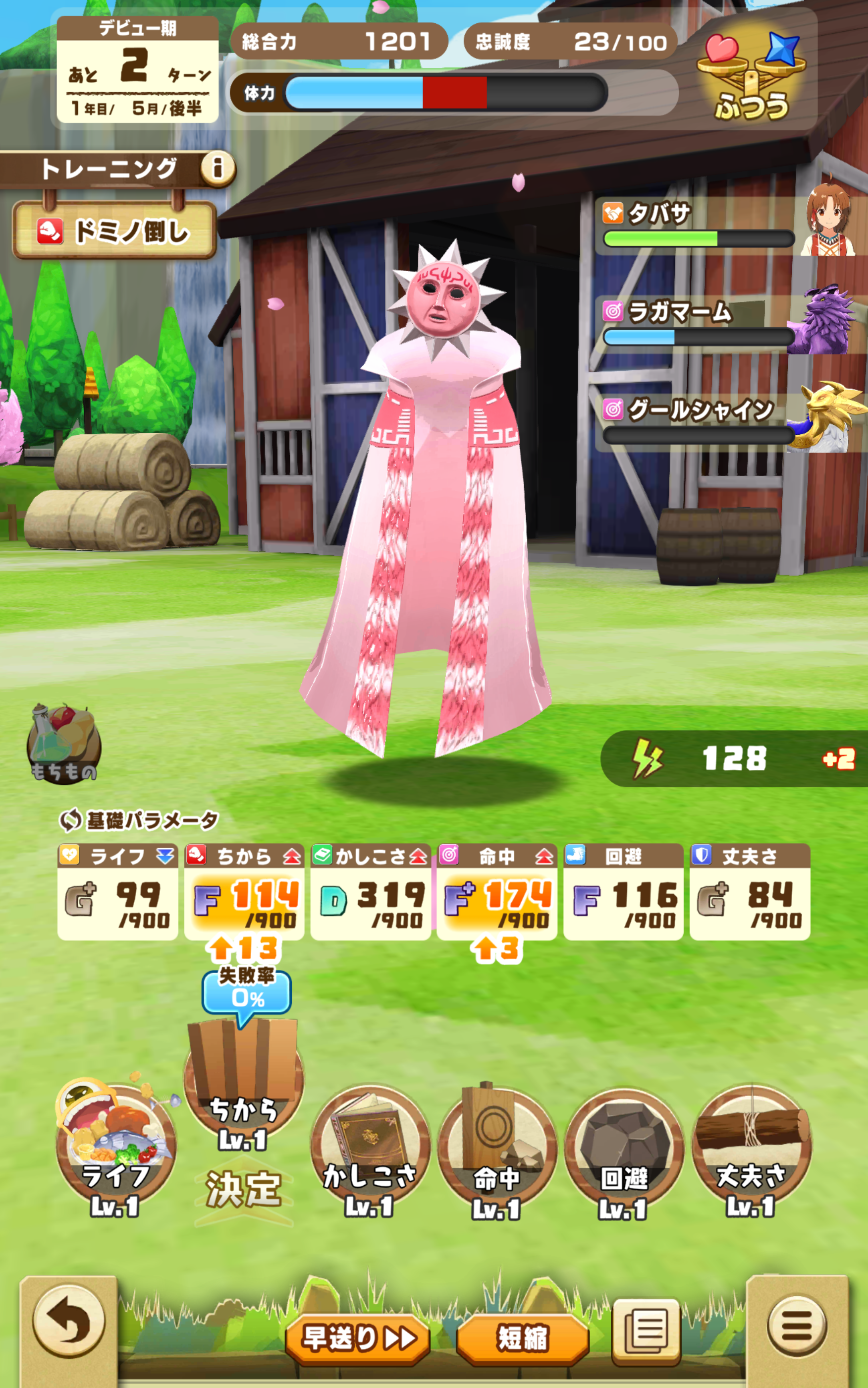Tap the ドミノ倒し training sign
The width and height of the screenshot is (868, 1388).
click(x=115, y=231)
